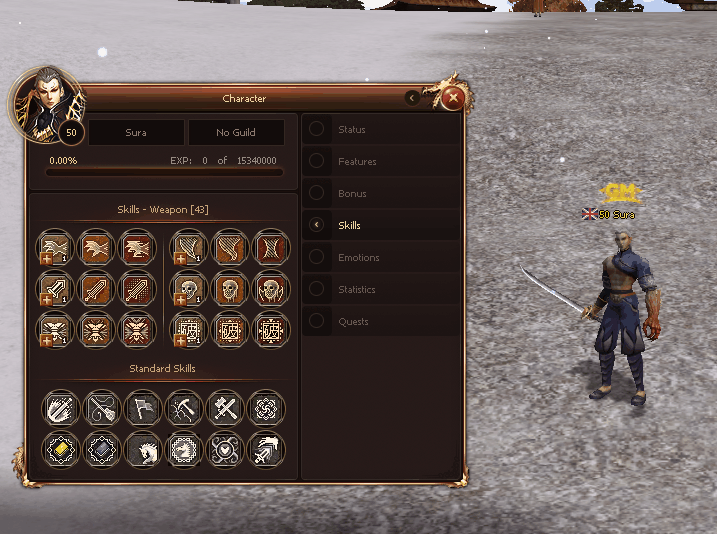
Task: Choose the yellow gem standard skill
Action: [x=60, y=449]
